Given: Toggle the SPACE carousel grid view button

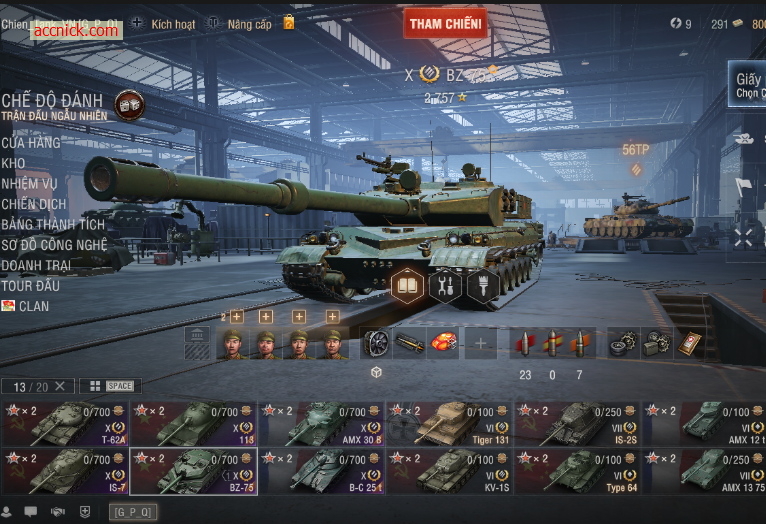Looking at the screenshot, I should [110, 386].
